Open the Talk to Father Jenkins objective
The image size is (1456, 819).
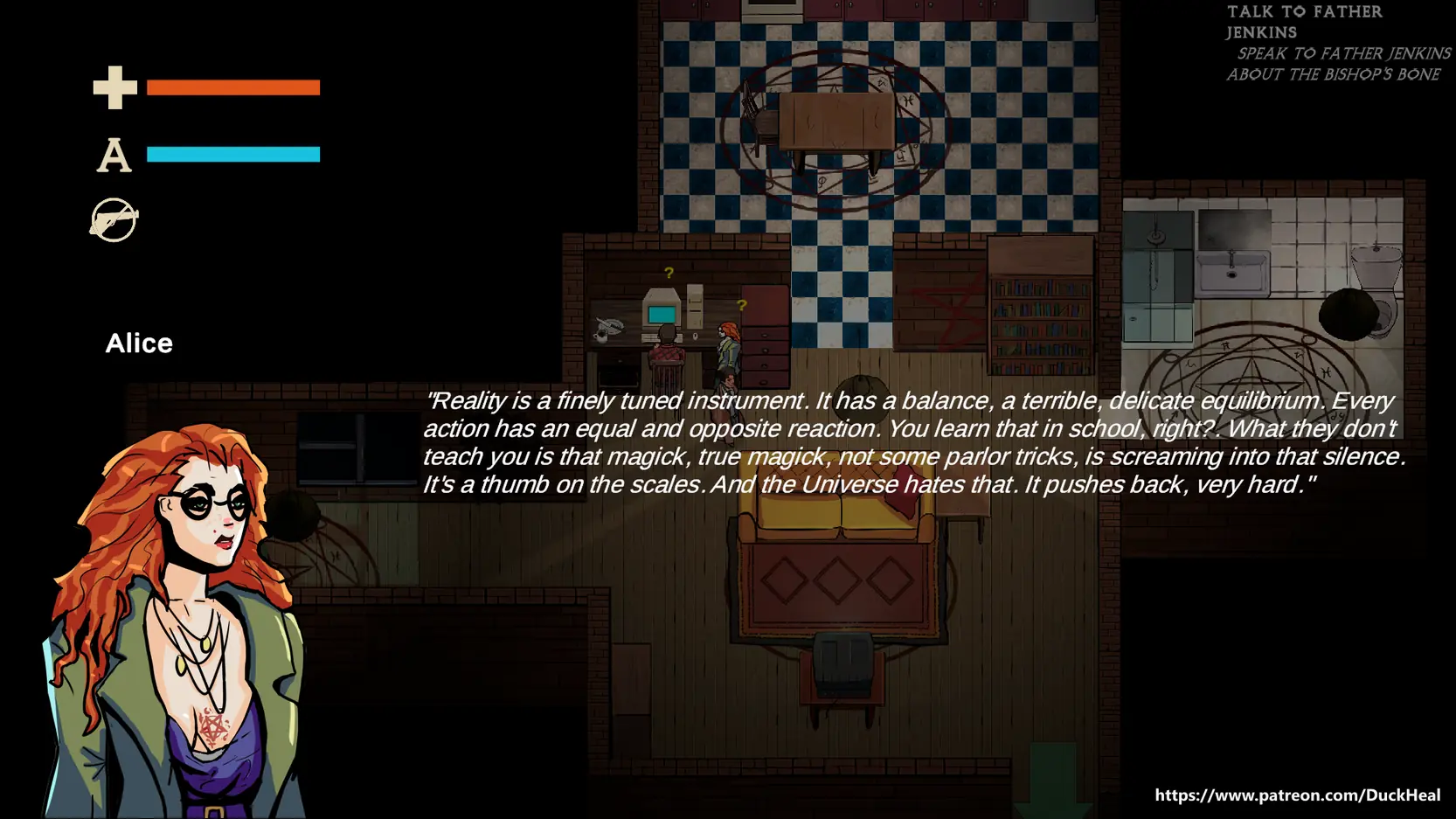(x=1303, y=22)
